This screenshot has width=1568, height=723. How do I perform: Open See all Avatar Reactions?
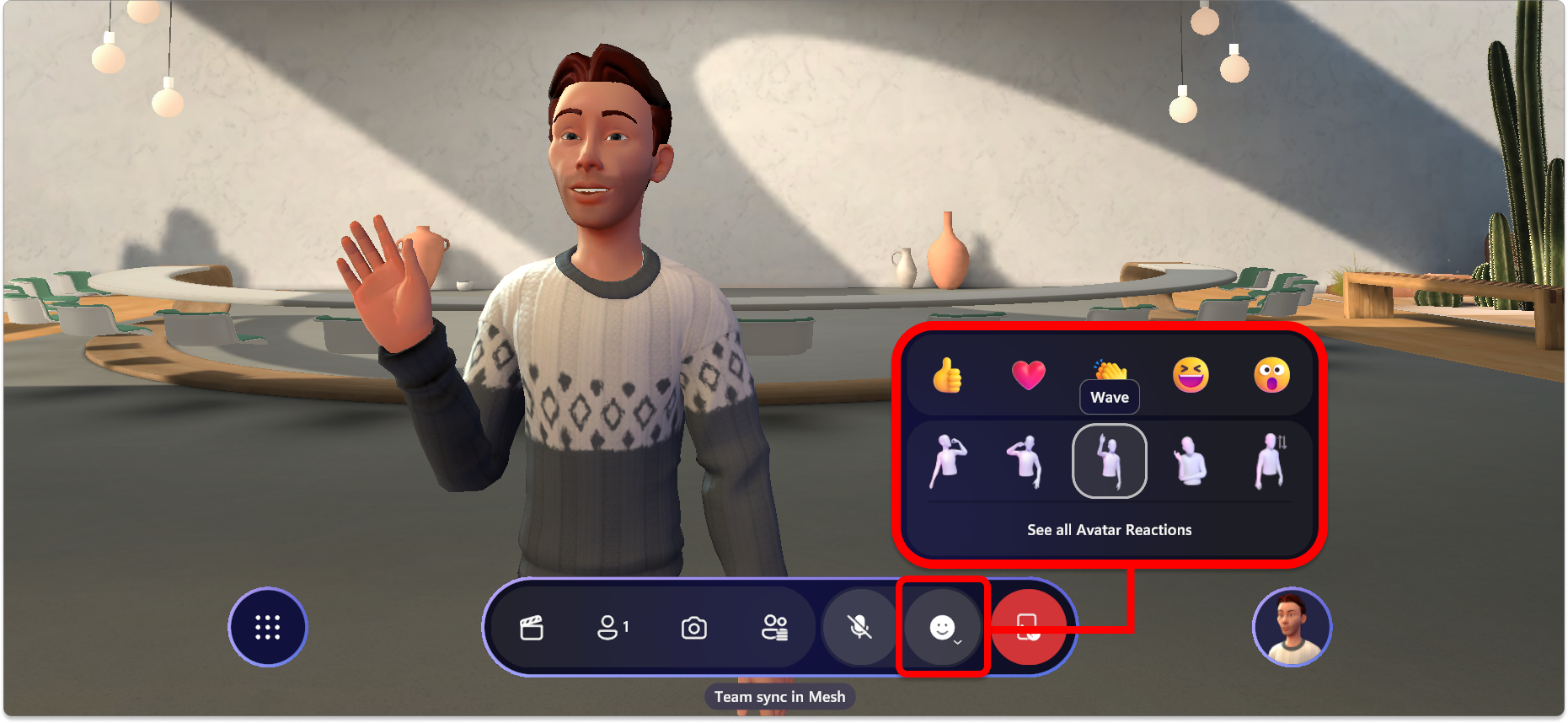click(1110, 529)
